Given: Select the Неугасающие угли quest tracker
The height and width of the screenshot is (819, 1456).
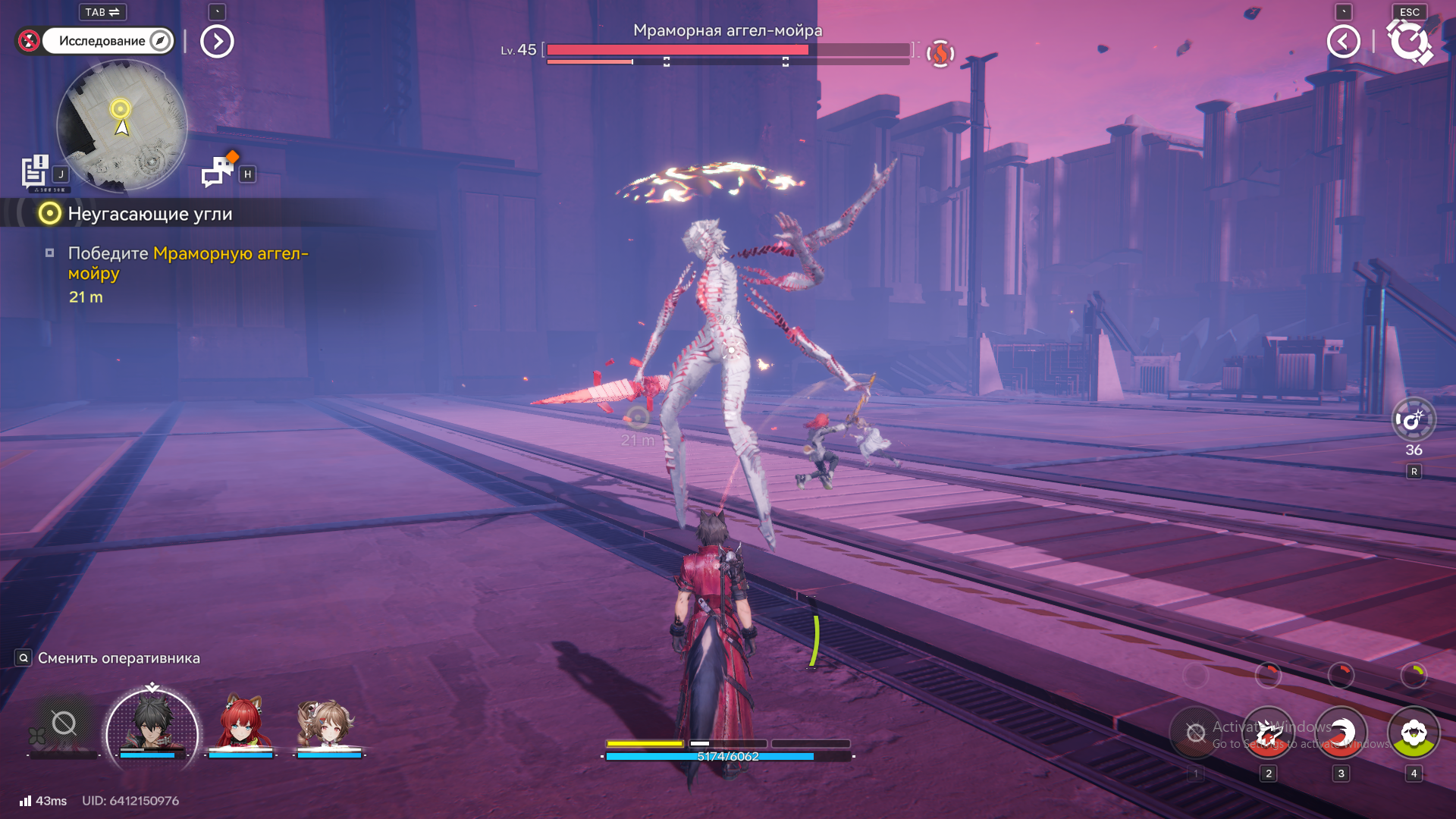Looking at the screenshot, I should point(149,214).
